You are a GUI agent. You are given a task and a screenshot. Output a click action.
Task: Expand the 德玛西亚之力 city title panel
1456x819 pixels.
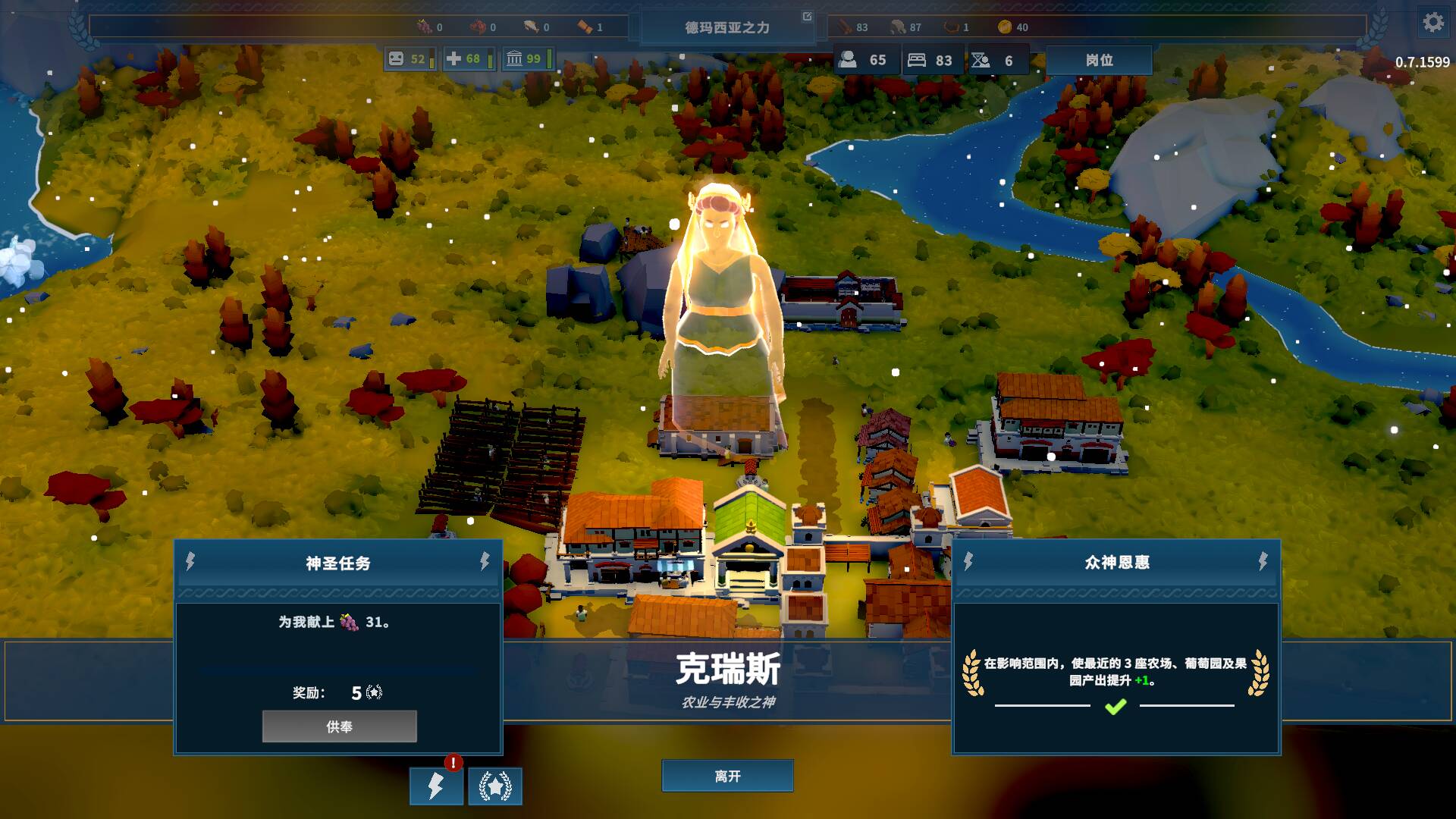[807, 17]
